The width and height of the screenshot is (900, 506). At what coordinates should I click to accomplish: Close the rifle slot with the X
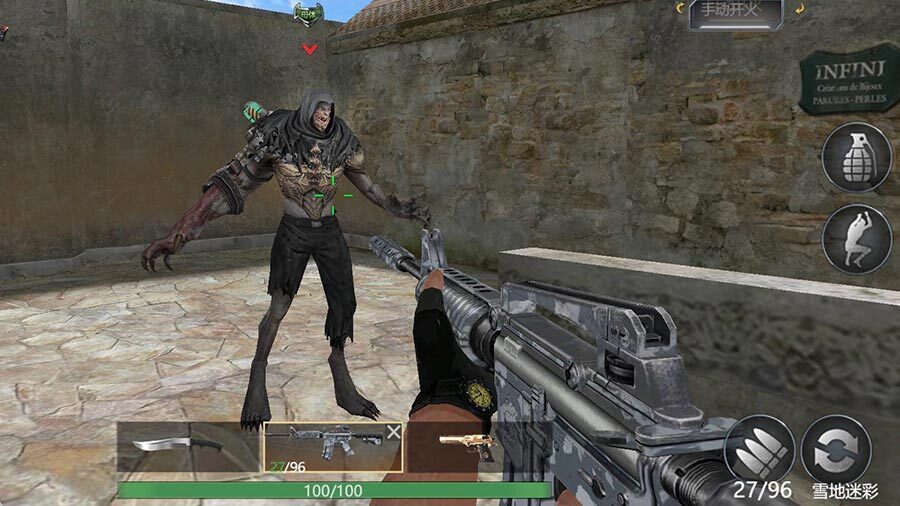point(393,432)
